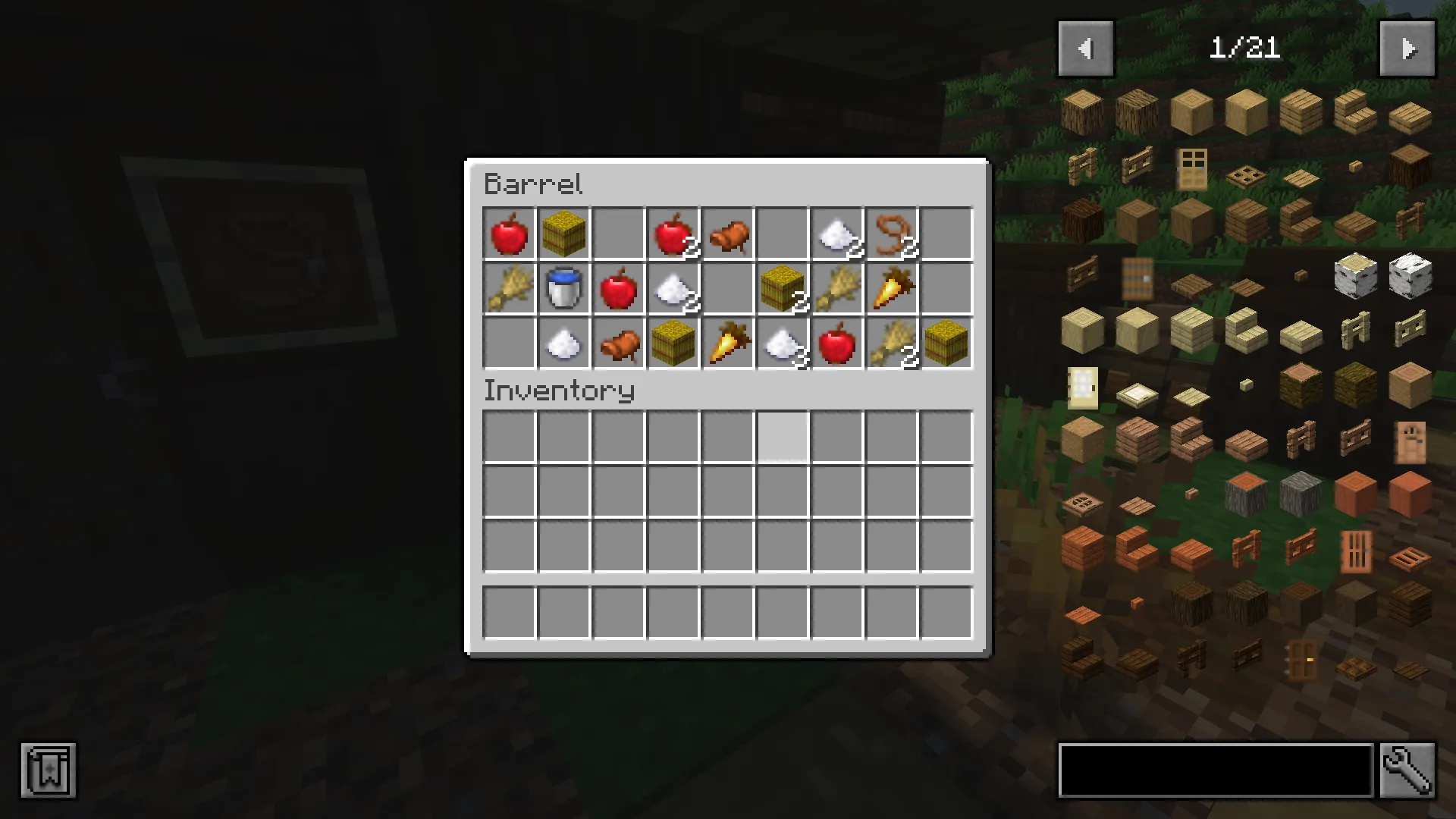Select the carrot in the bottom barrel row

728,344
